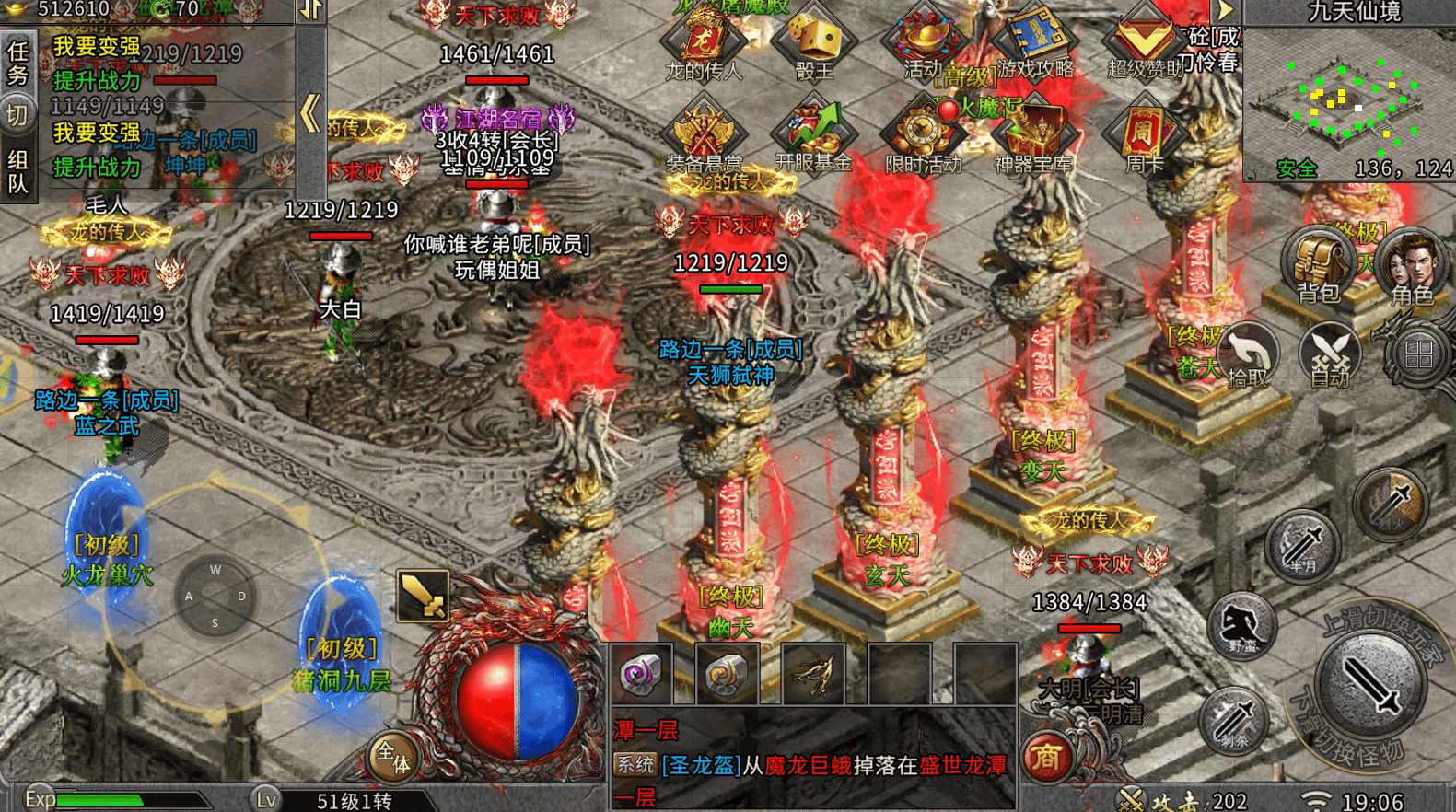Viewport: 1456px width, 812px height.
Task: Switch to the 任务 quest tab
Action: tap(17, 62)
